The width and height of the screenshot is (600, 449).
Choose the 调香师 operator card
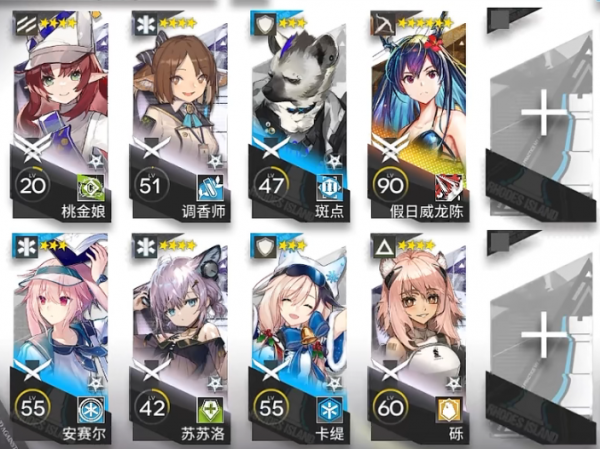pos(180,110)
